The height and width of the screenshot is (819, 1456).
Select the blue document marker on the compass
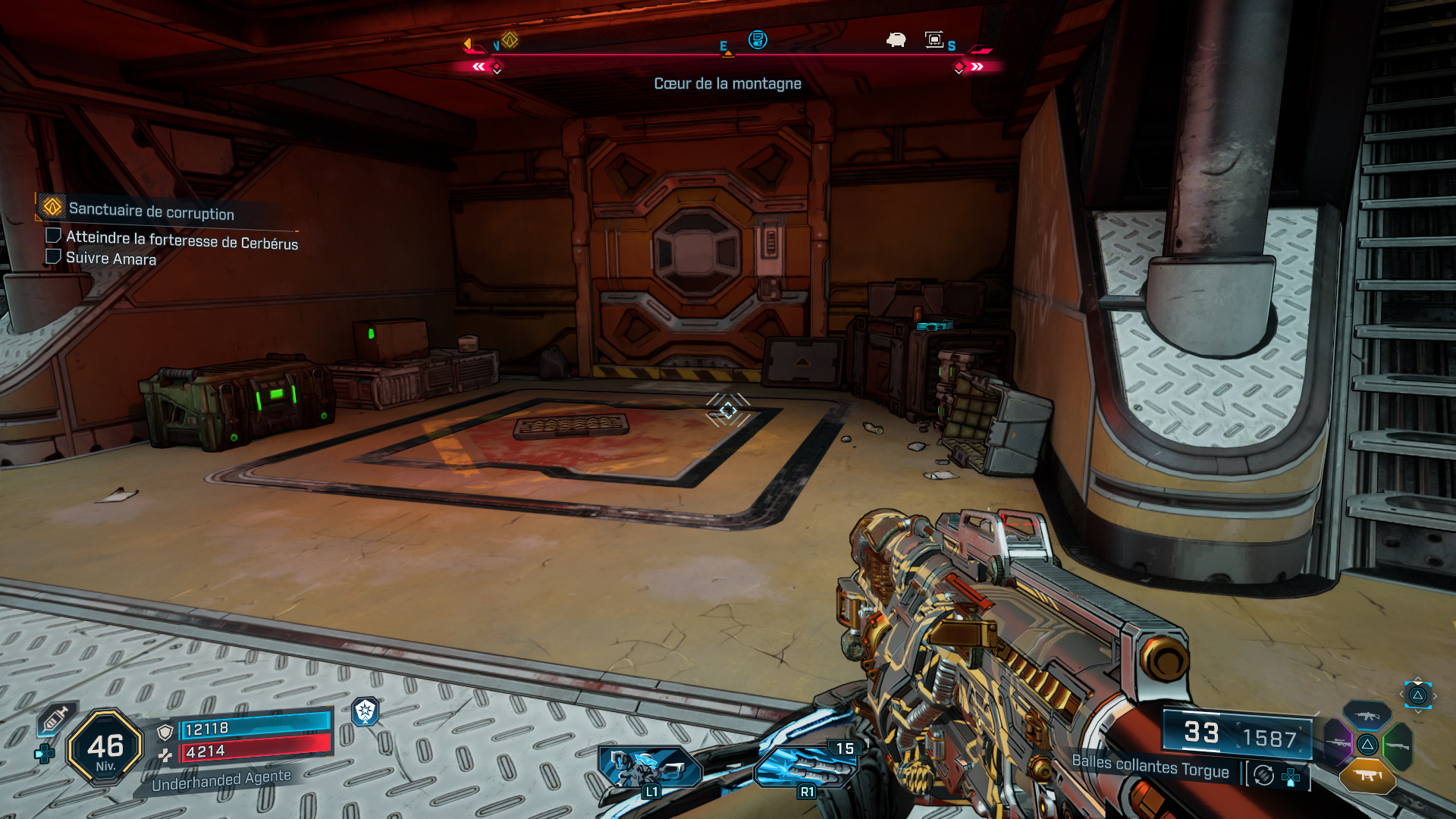click(757, 39)
